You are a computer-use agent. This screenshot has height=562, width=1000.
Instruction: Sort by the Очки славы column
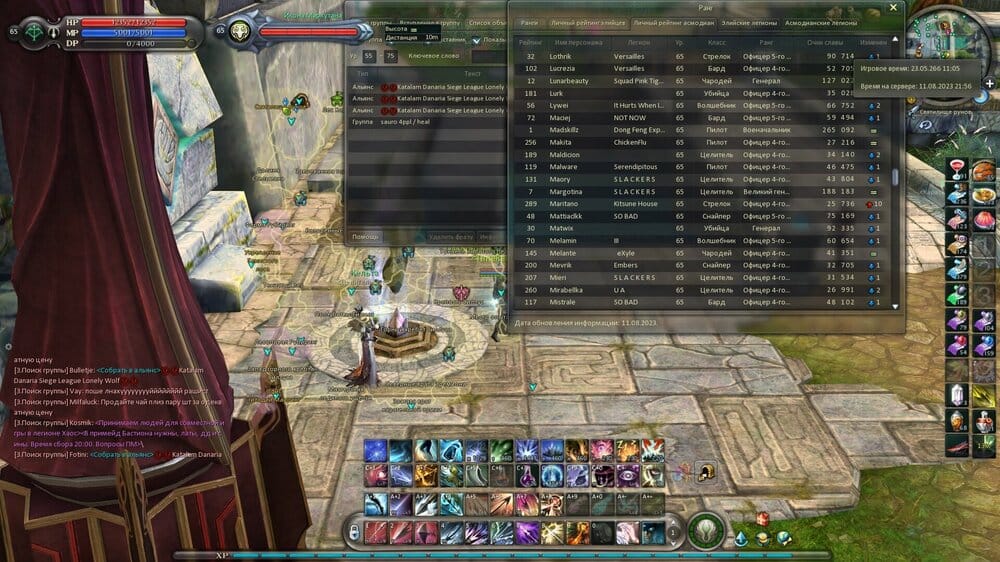(x=823, y=43)
